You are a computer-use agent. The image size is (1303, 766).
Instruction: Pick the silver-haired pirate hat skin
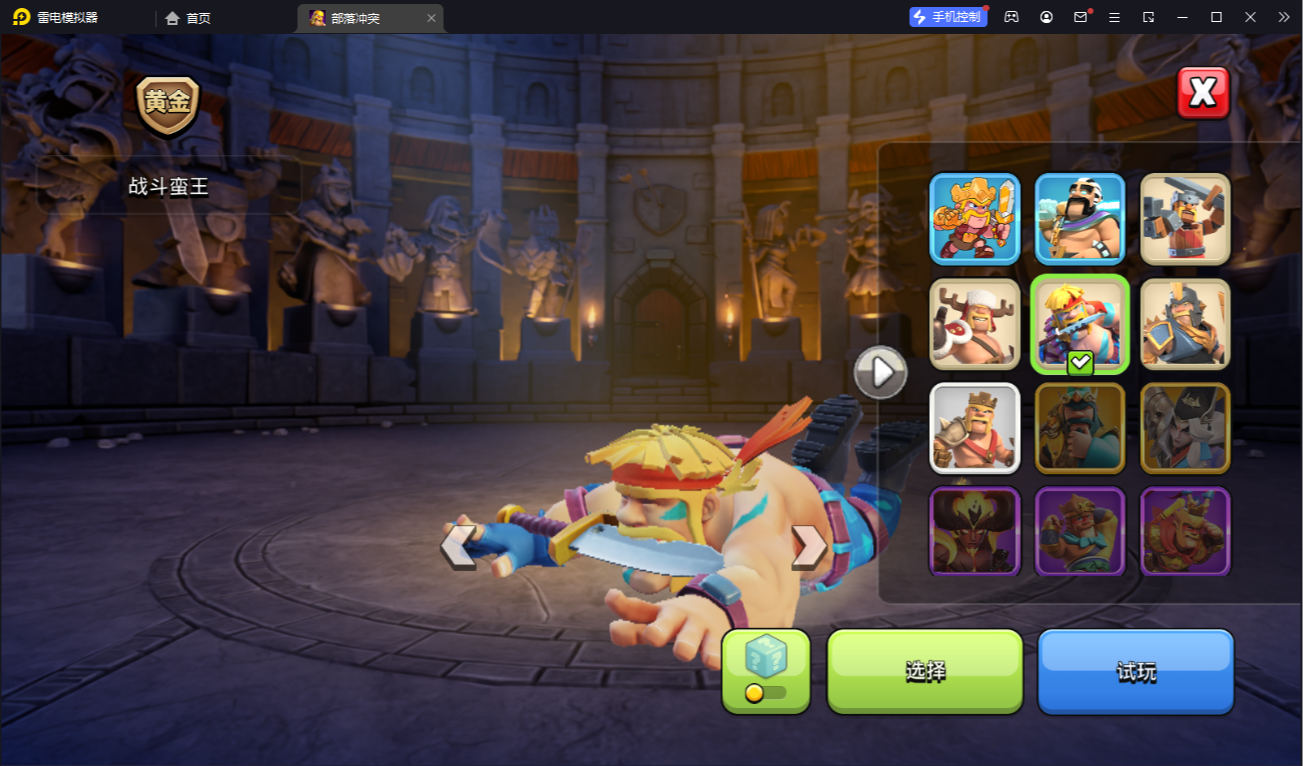tap(1185, 428)
